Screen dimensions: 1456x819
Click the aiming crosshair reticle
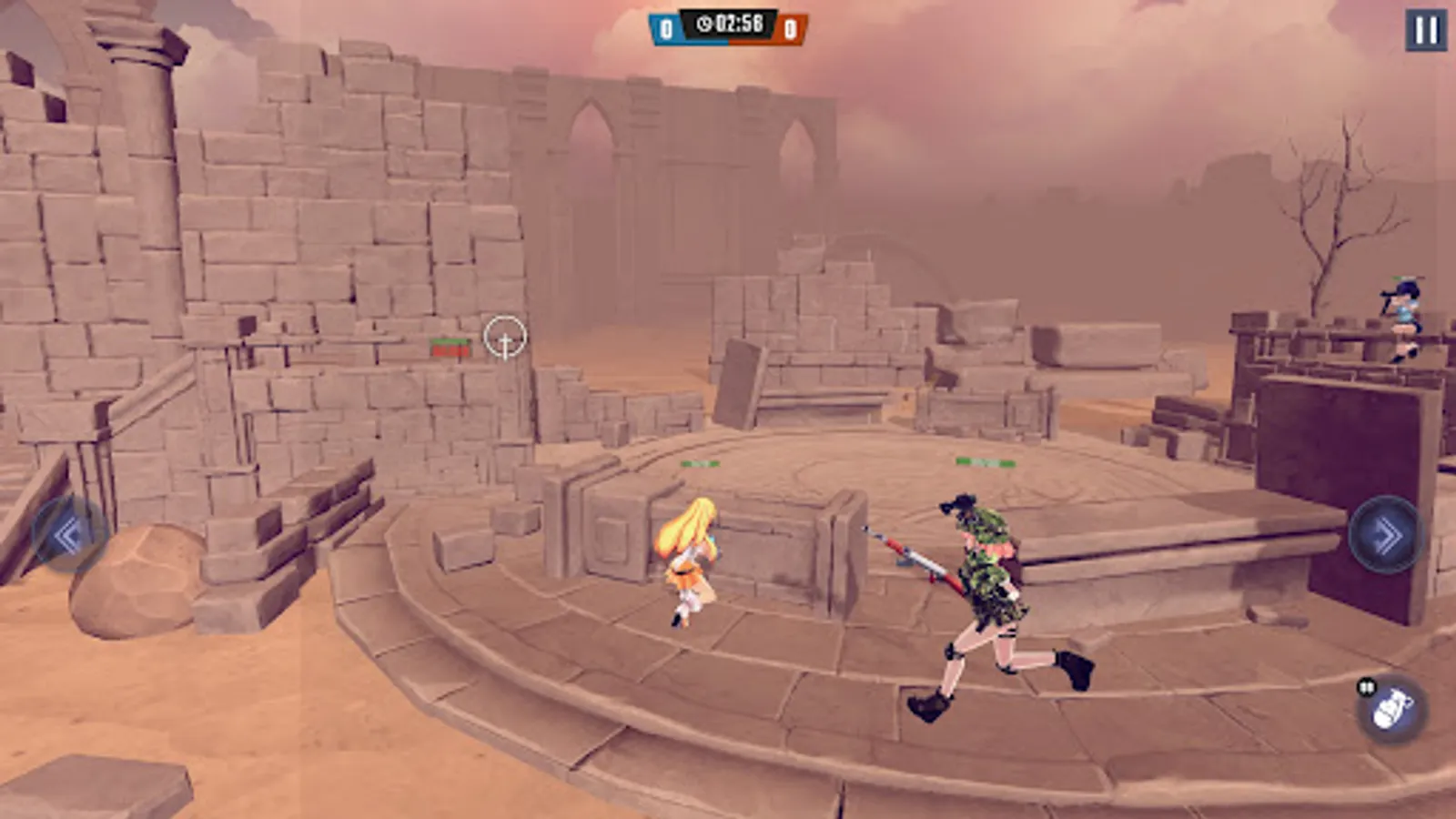tap(503, 338)
